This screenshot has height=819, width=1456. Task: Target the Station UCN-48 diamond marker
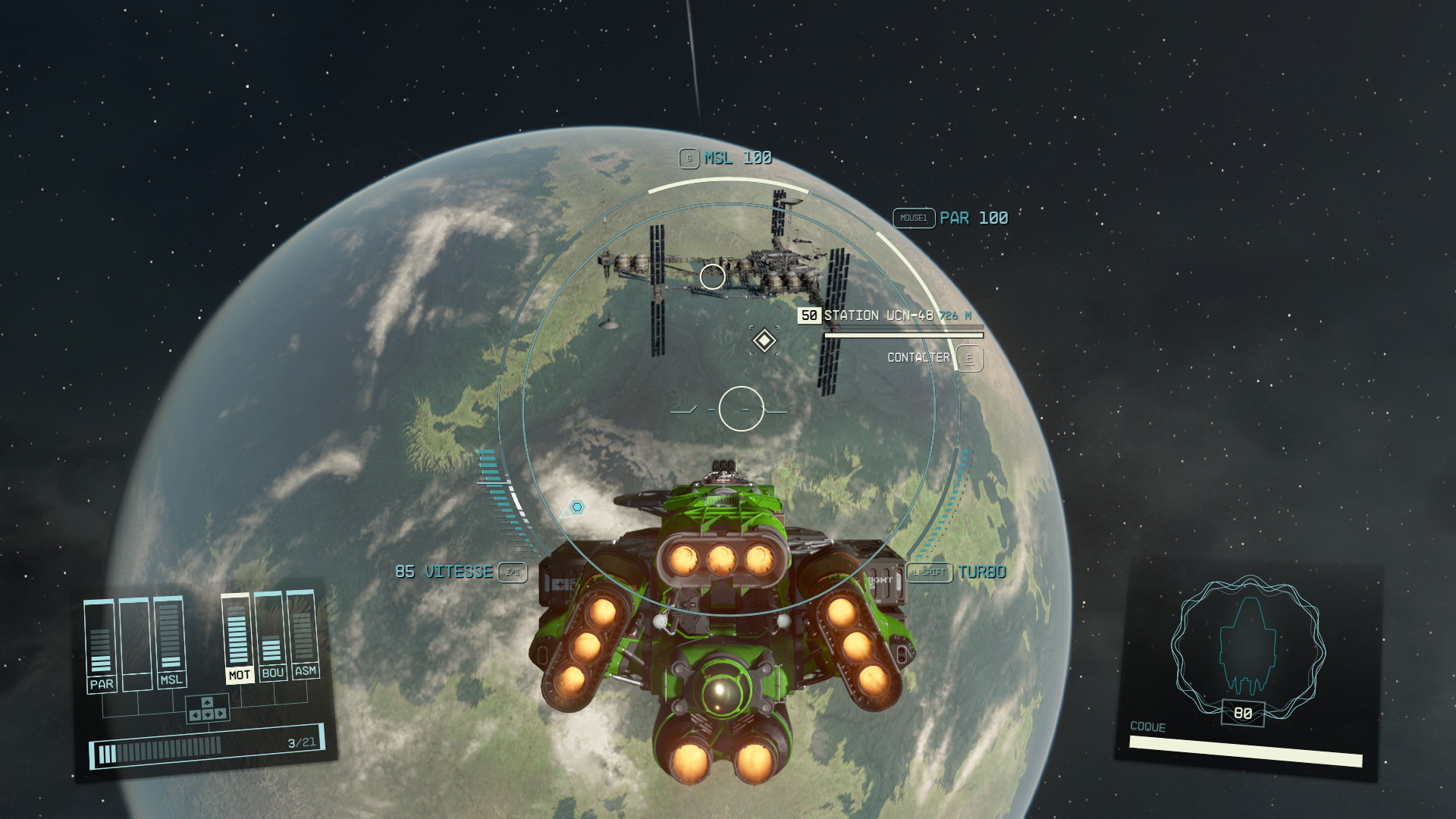tap(764, 340)
